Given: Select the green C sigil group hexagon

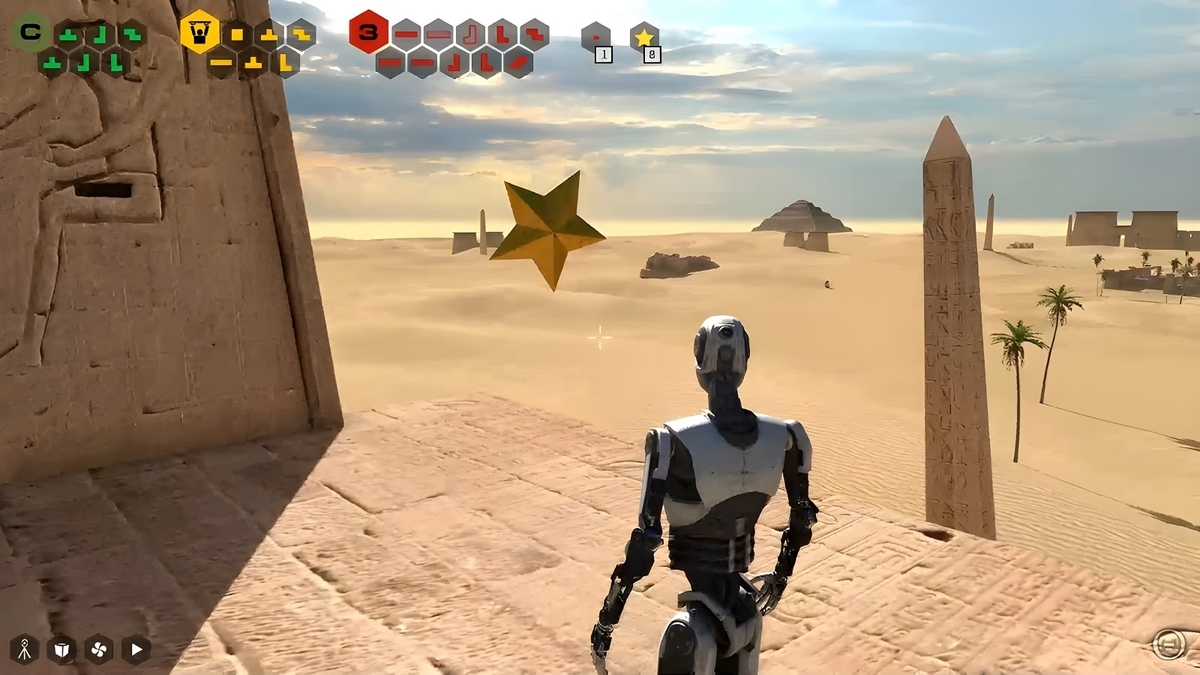Looking at the screenshot, I should 31,32.
